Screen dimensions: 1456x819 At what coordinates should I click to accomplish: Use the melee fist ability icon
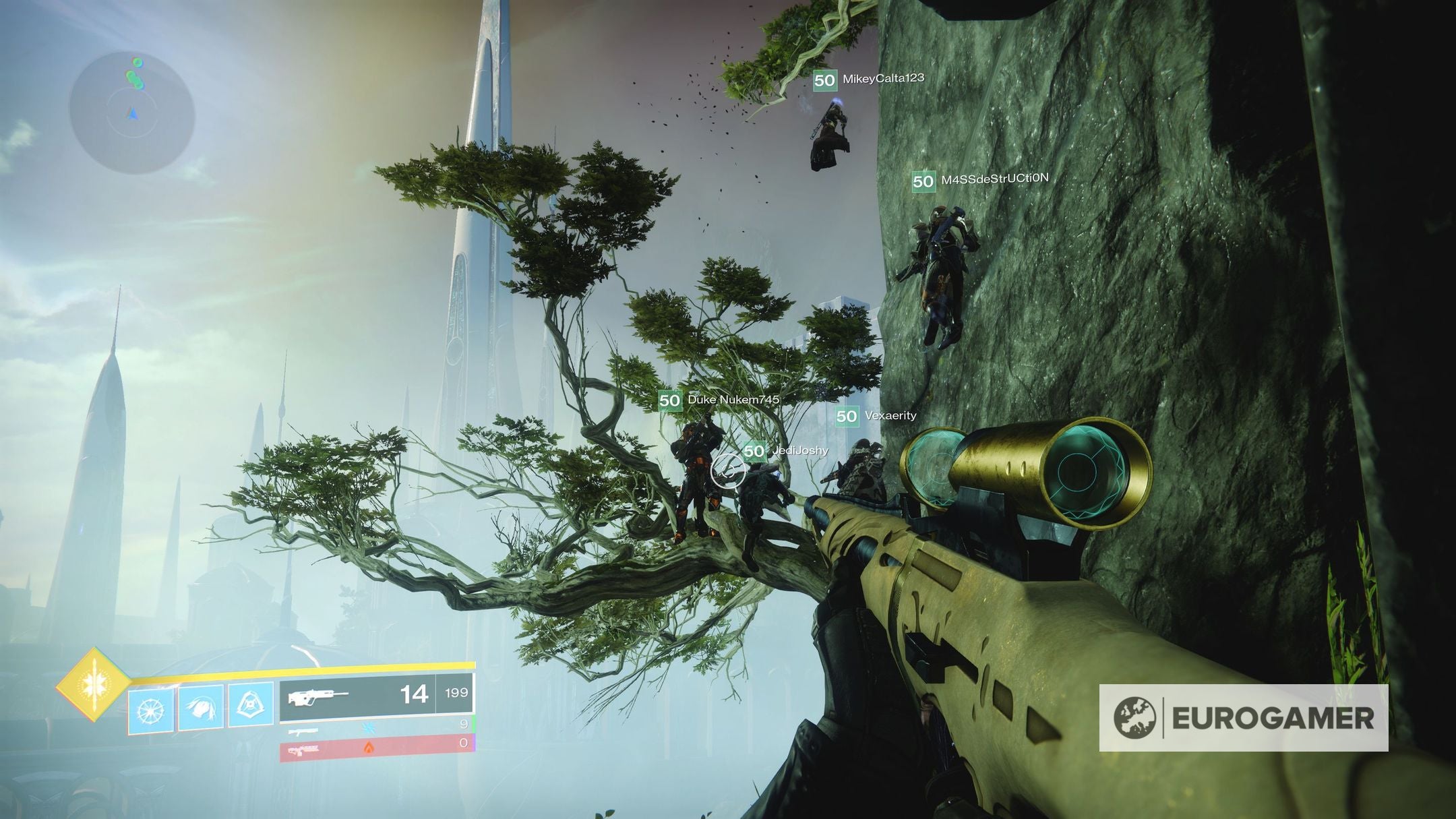[x=201, y=707]
